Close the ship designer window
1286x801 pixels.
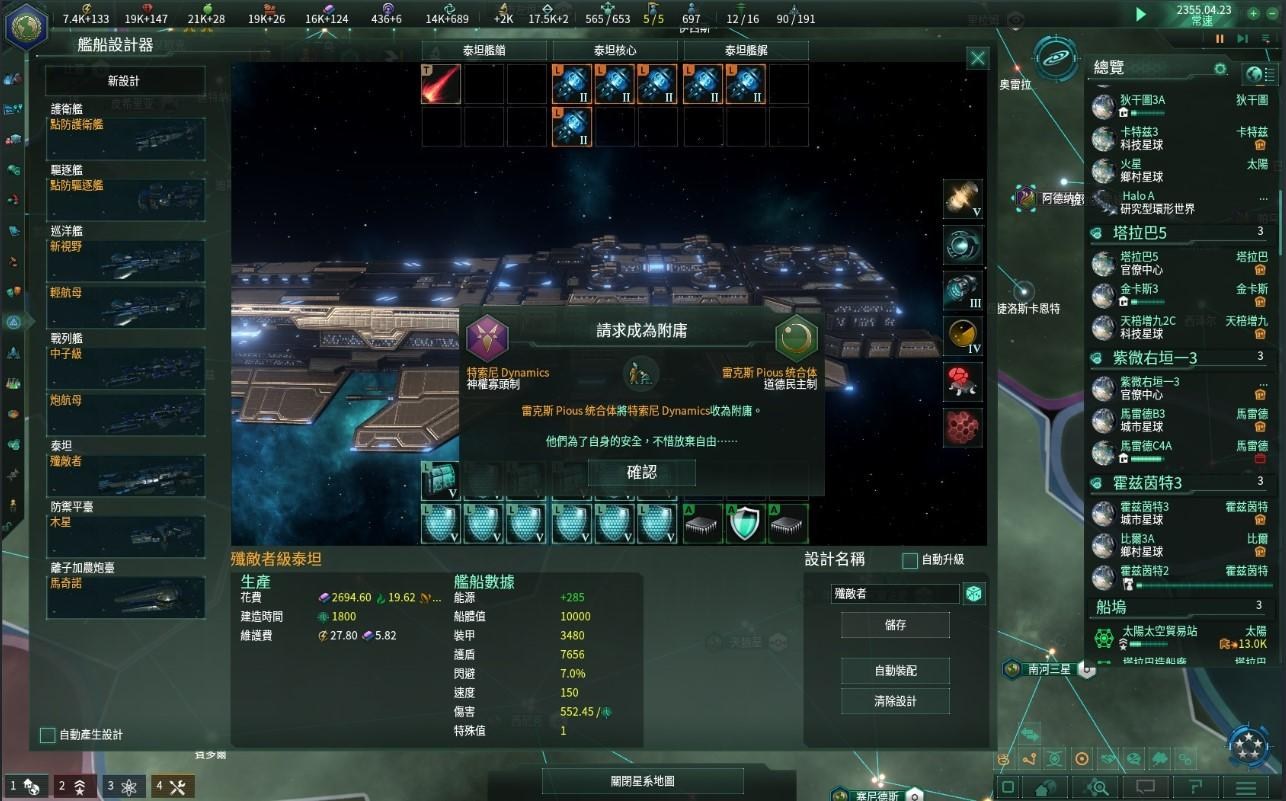tap(978, 59)
